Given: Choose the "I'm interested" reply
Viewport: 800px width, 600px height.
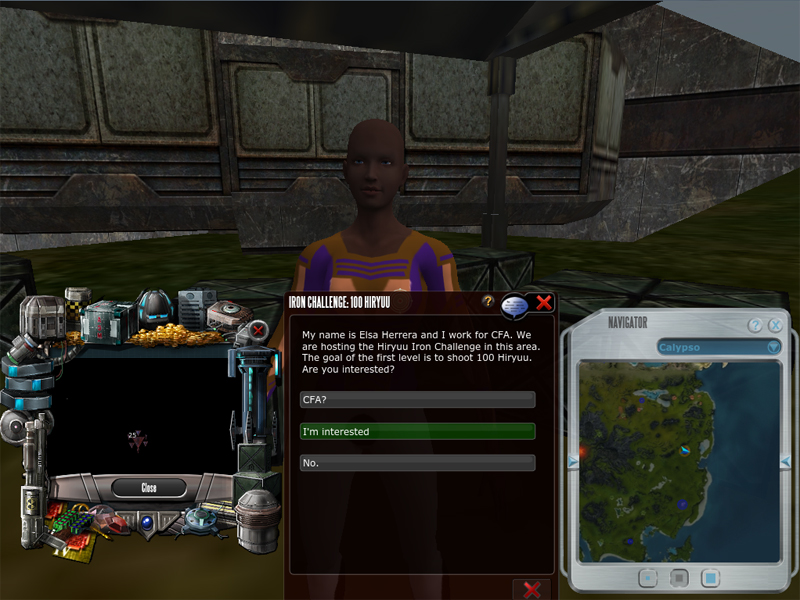Looking at the screenshot, I should [417, 432].
